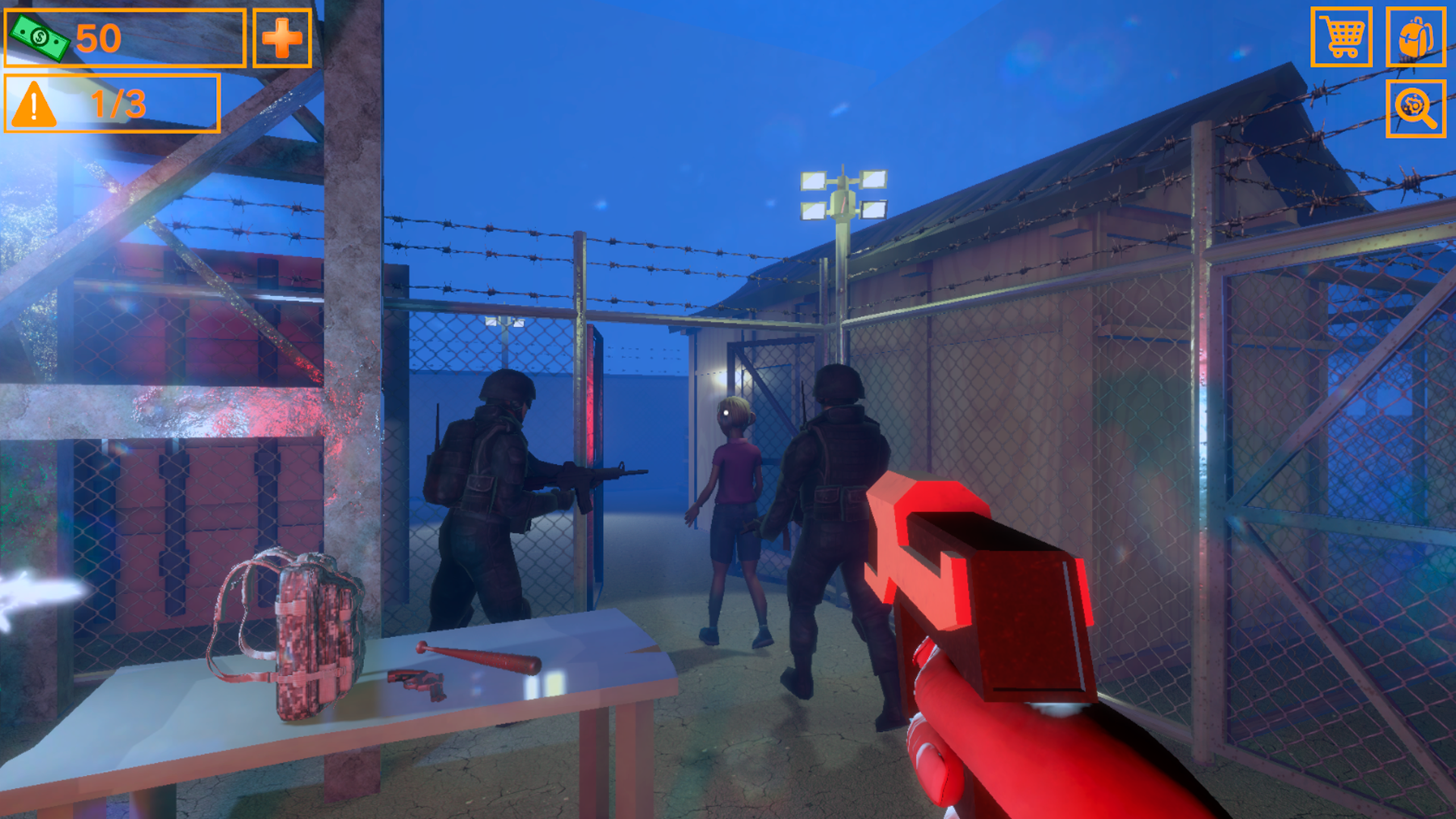
Task: Click the magnifier search icon
Action: click(1417, 108)
